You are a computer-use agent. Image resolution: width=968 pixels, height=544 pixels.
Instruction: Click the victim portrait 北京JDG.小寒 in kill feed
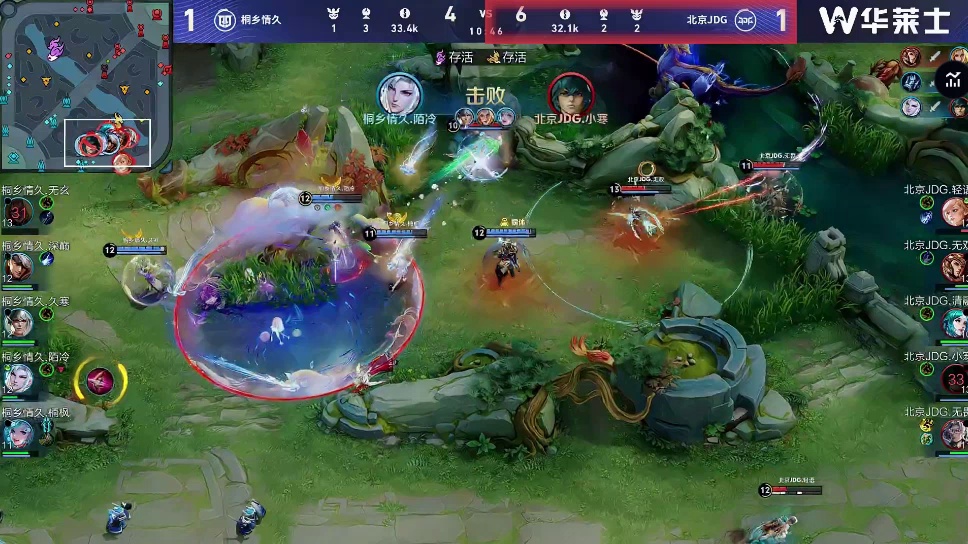click(571, 93)
